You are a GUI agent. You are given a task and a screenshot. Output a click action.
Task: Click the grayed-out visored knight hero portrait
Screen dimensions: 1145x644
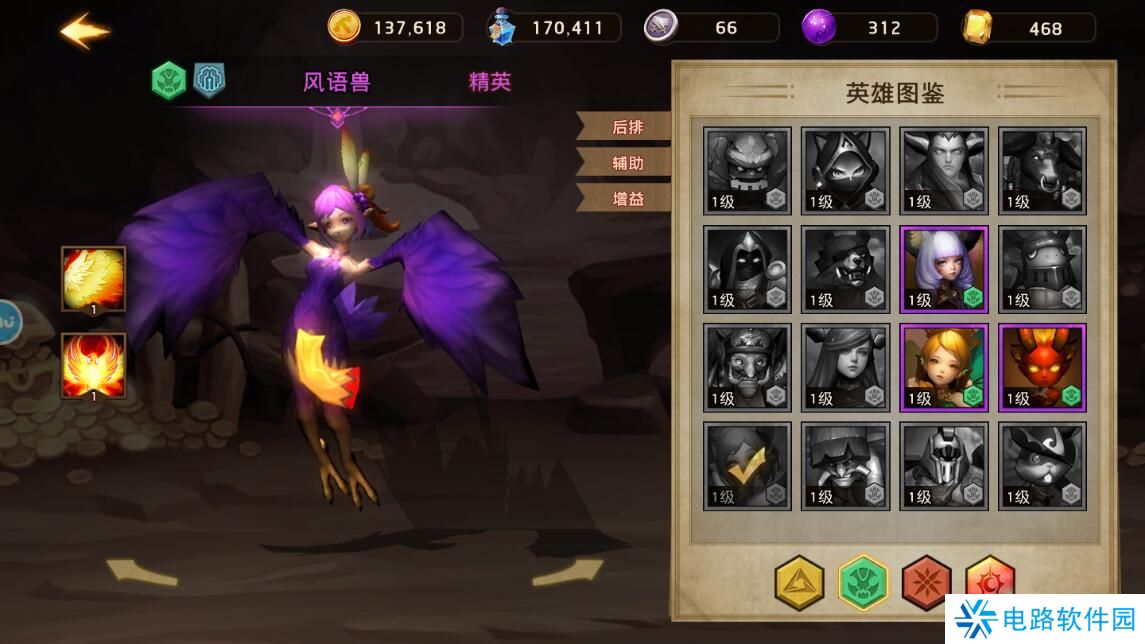coord(944,465)
